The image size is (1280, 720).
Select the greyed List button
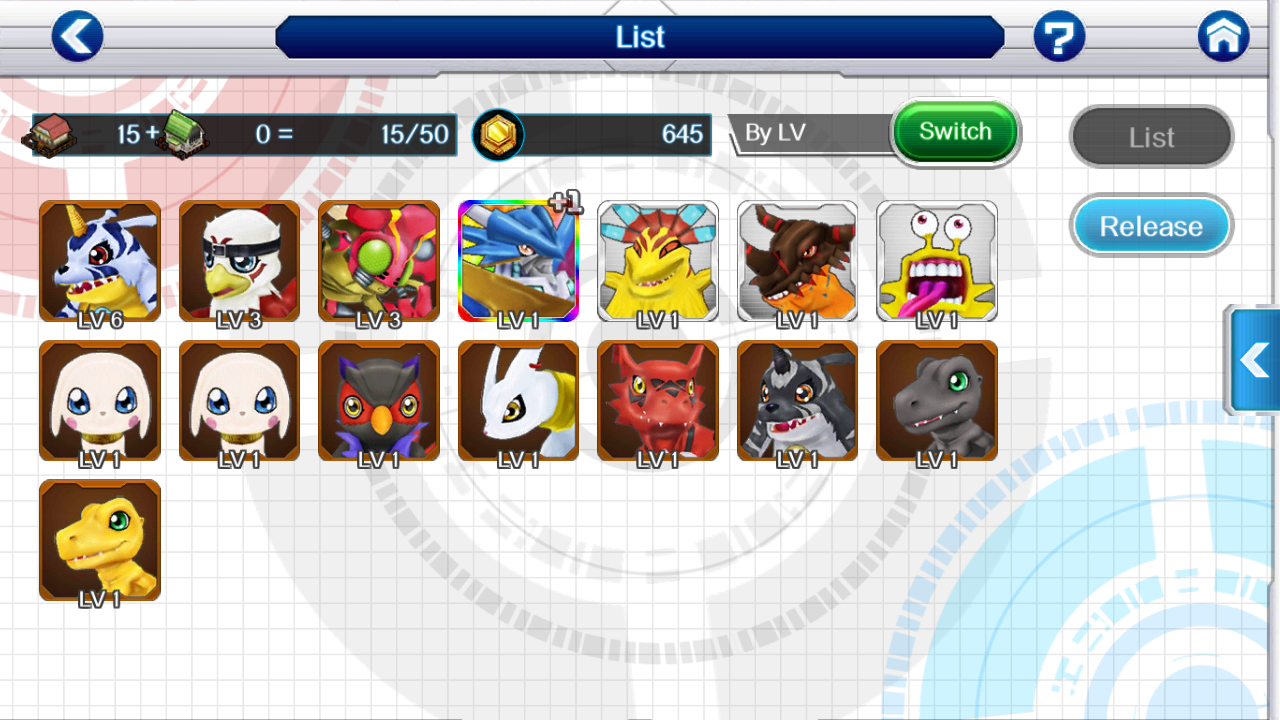1151,137
